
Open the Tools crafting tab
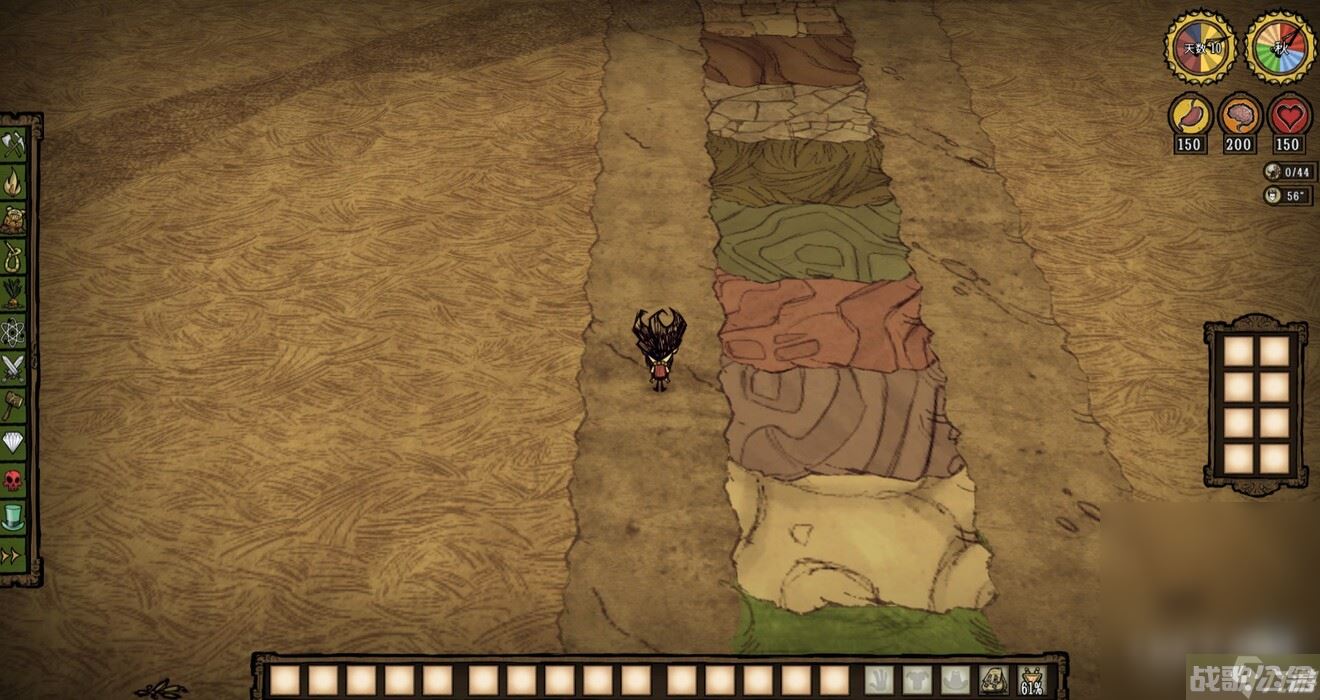[x=13, y=145]
